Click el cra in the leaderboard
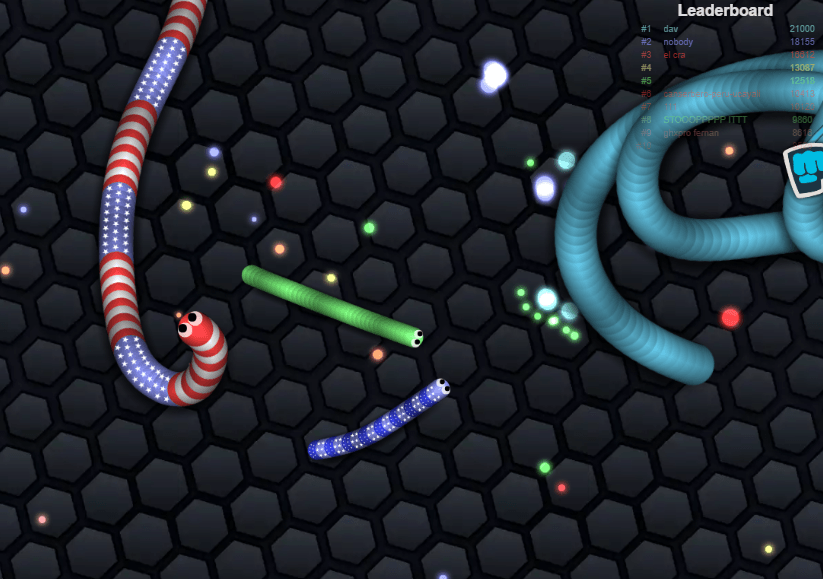 [x=676, y=55]
